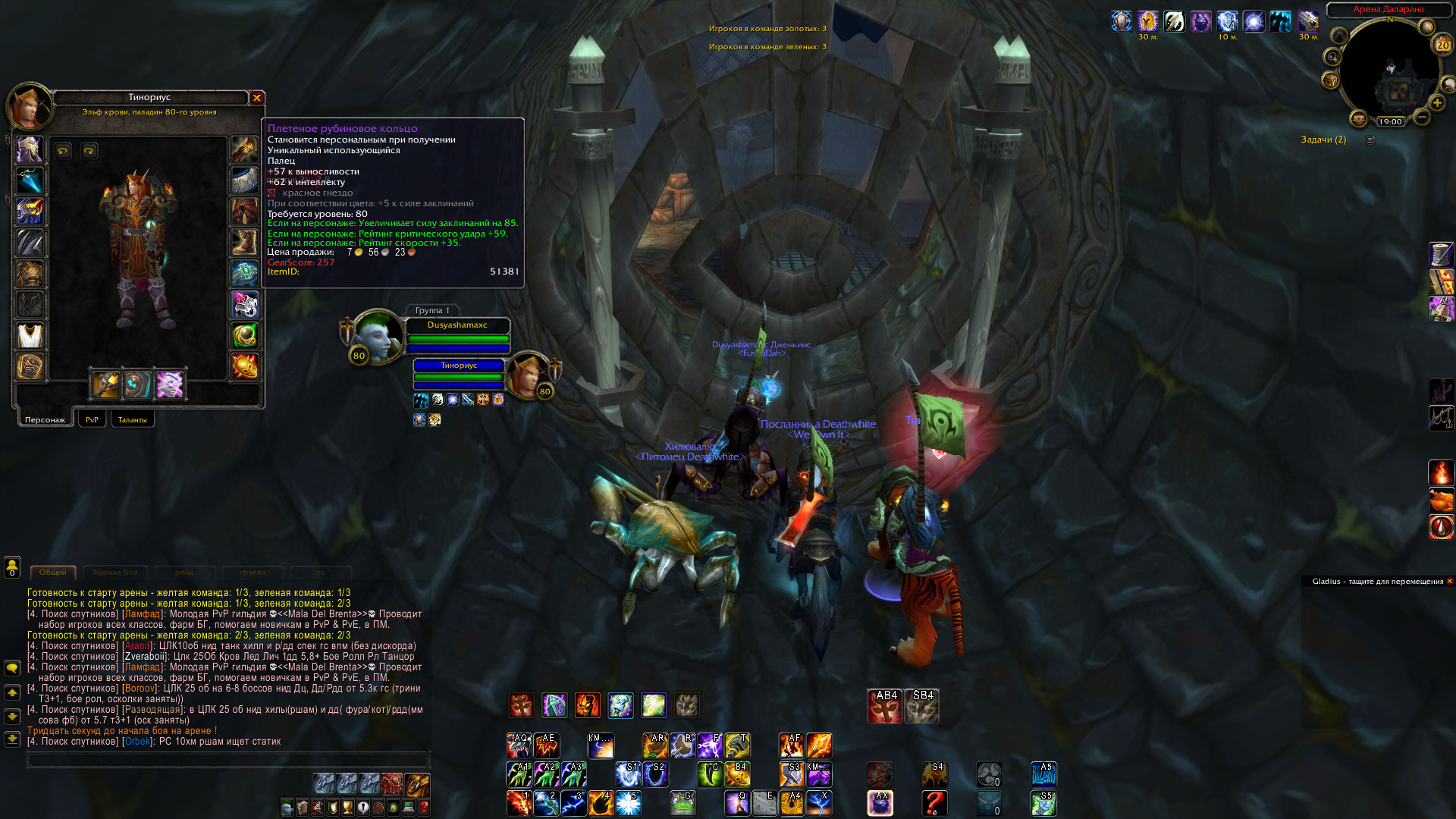Close the Gladius frame anchor
The width and height of the screenshot is (1456, 819).
click(1449, 582)
